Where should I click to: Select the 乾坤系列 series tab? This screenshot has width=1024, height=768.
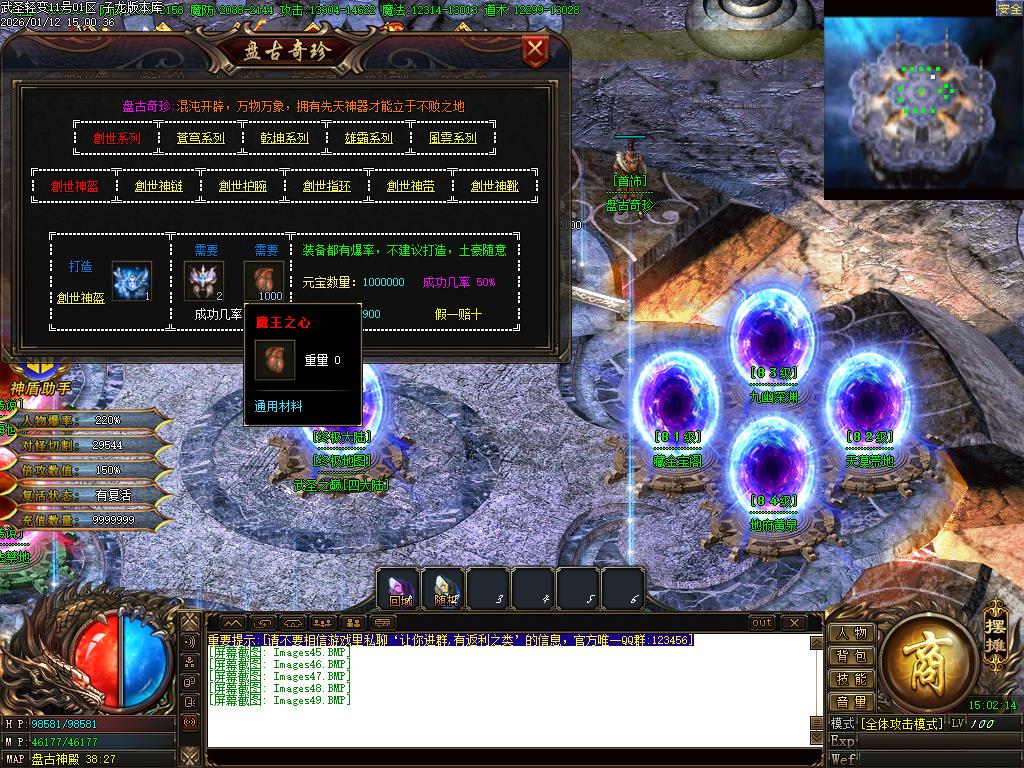pyautogui.click(x=284, y=138)
